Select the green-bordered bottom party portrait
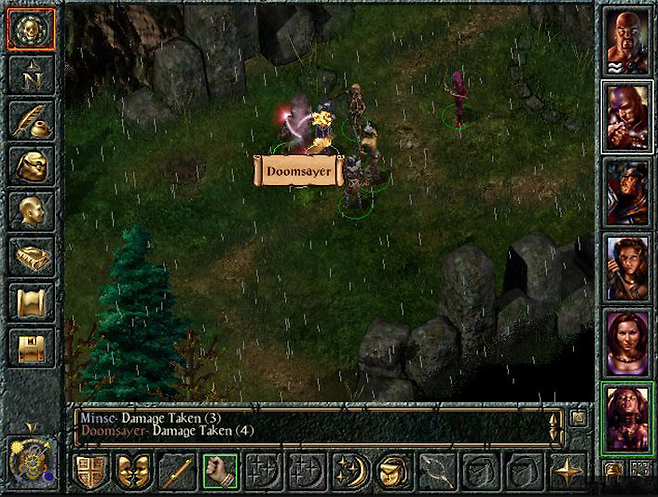This screenshot has width=658, height=497. [x=627, y=418]
